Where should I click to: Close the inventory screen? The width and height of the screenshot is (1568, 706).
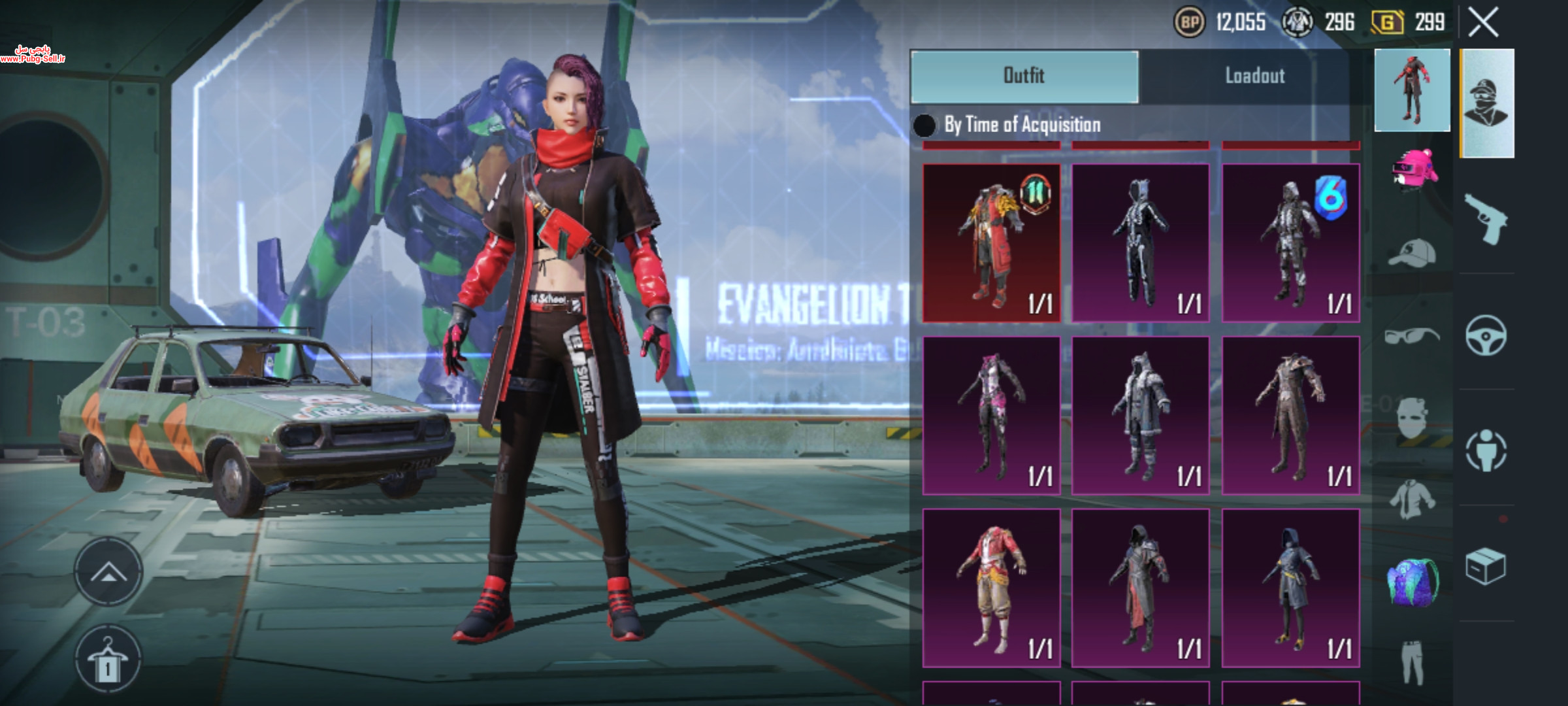(x=1483, y=23)
